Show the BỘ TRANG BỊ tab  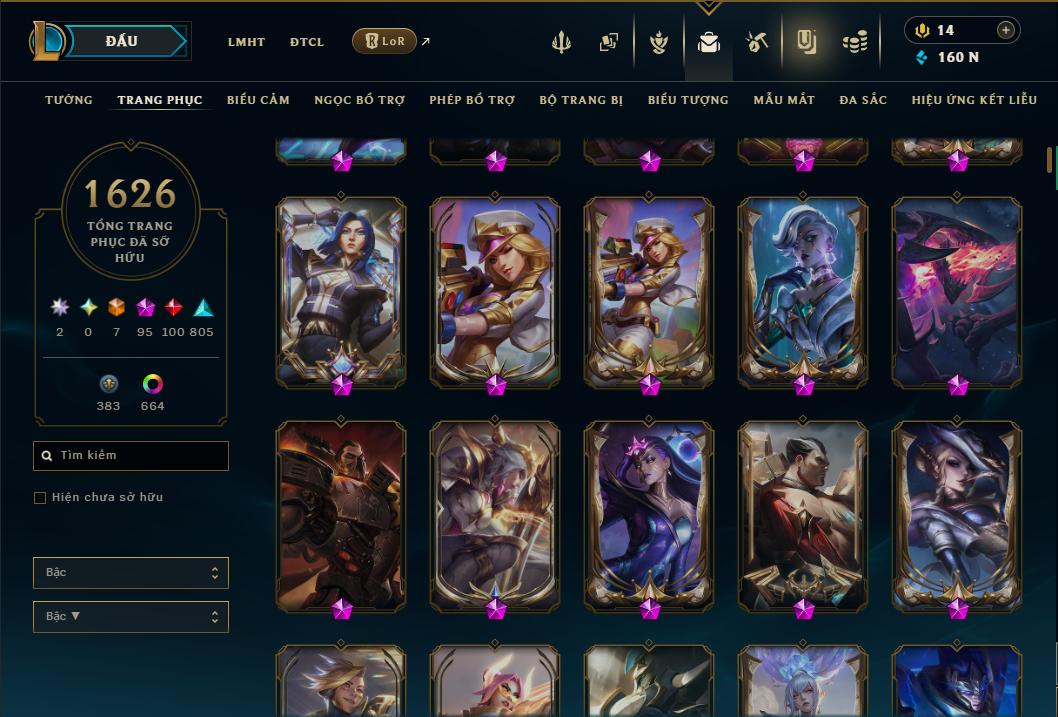[581, 100]
